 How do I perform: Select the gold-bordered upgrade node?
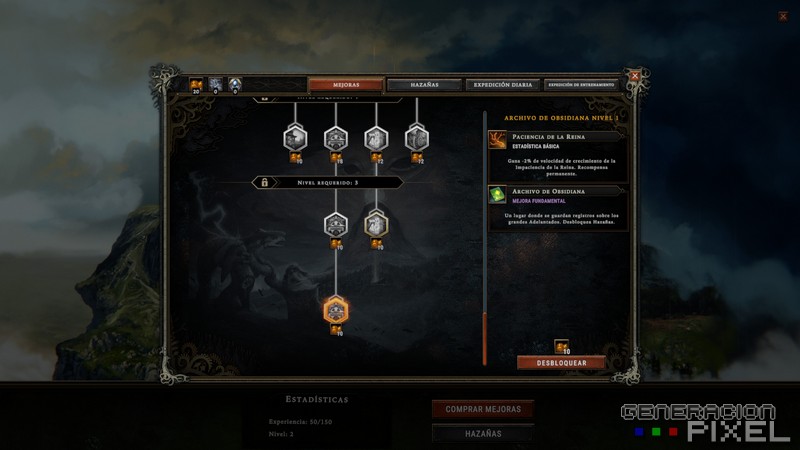(376, 224)
